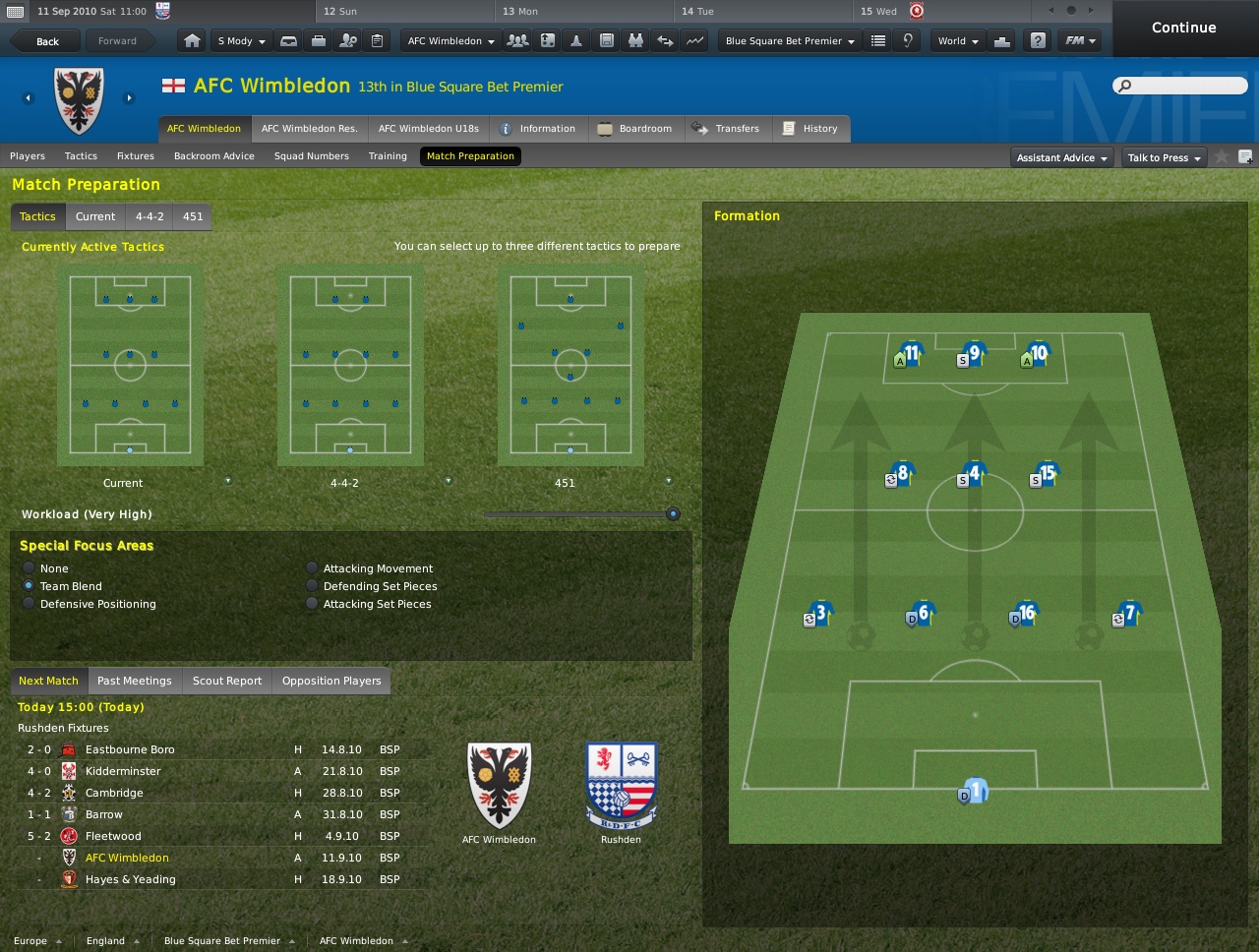Screen dimensions: 1259x952
Task: Expand the World dropdown menu
Action: click(x=956, y=40)
